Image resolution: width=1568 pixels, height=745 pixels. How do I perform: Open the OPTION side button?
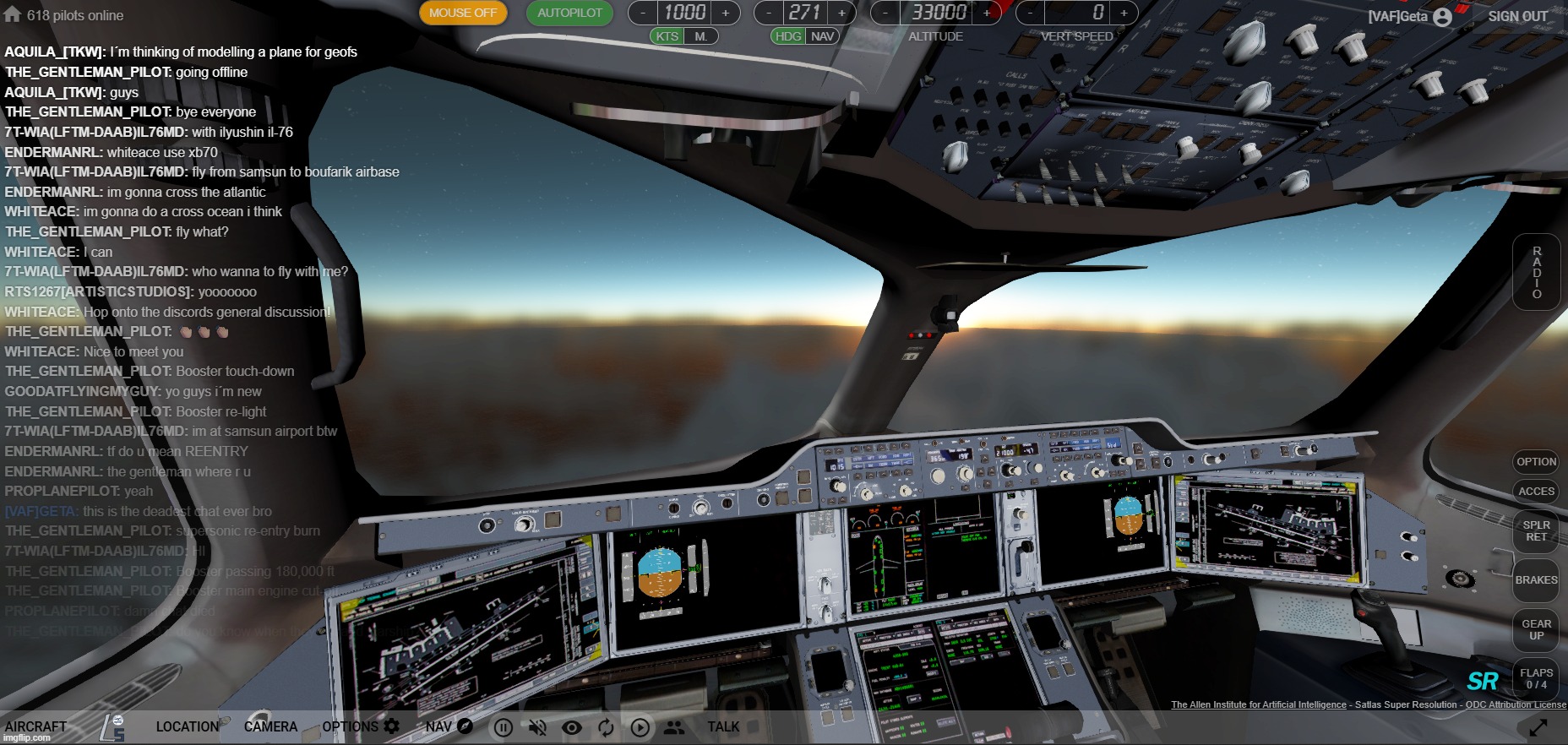pyautogui.click(x=1536, y=462)
